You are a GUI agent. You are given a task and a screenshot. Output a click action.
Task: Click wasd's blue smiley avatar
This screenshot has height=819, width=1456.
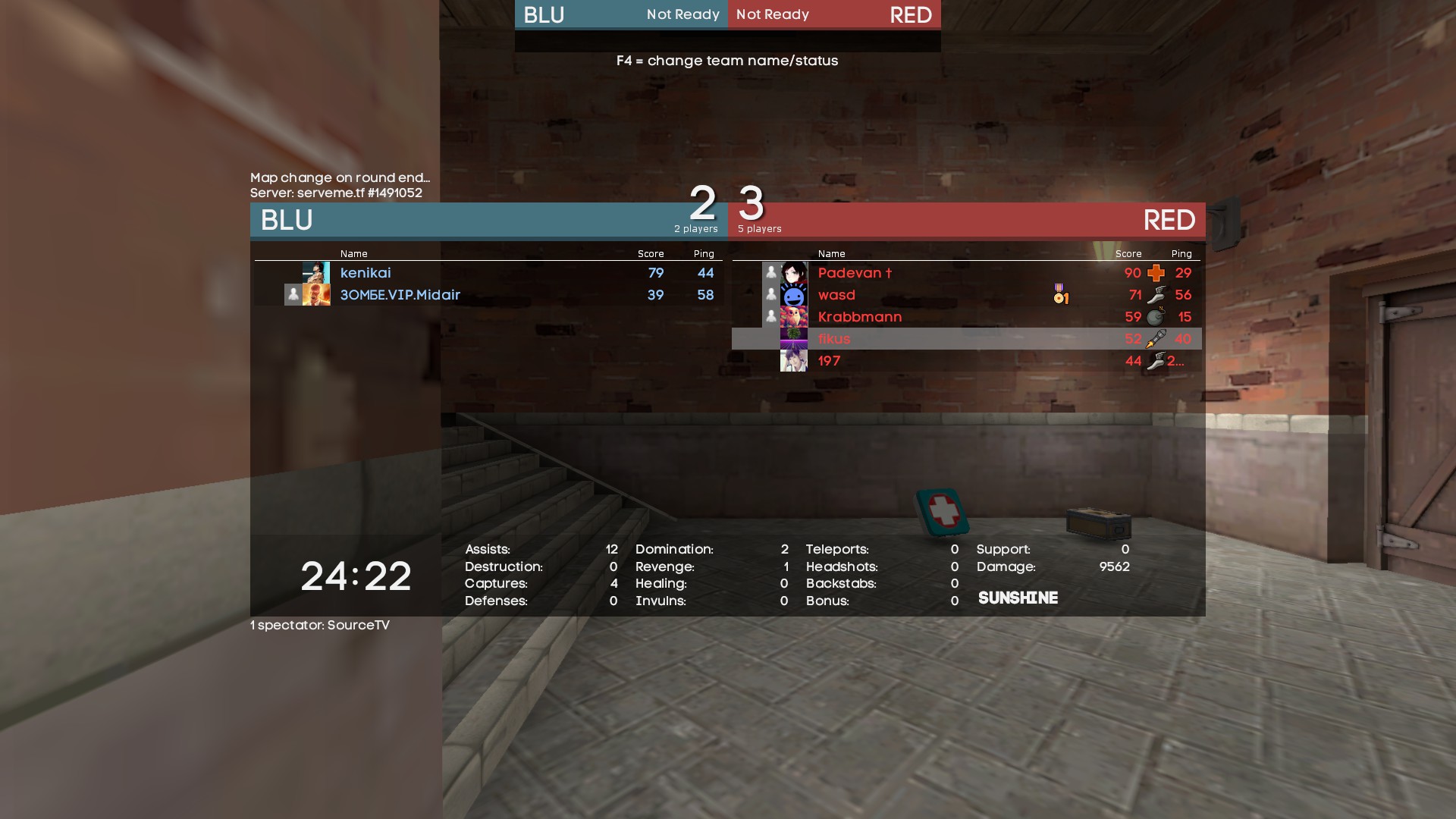point(794,295)
